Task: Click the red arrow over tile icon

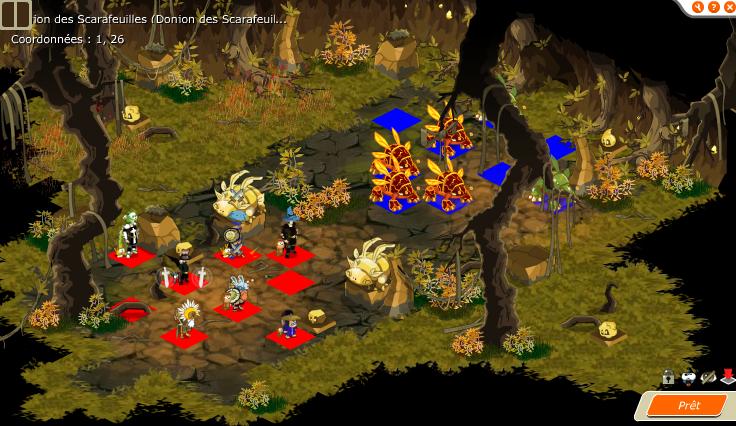Action: pyautogui.click(x=727, y=378)
